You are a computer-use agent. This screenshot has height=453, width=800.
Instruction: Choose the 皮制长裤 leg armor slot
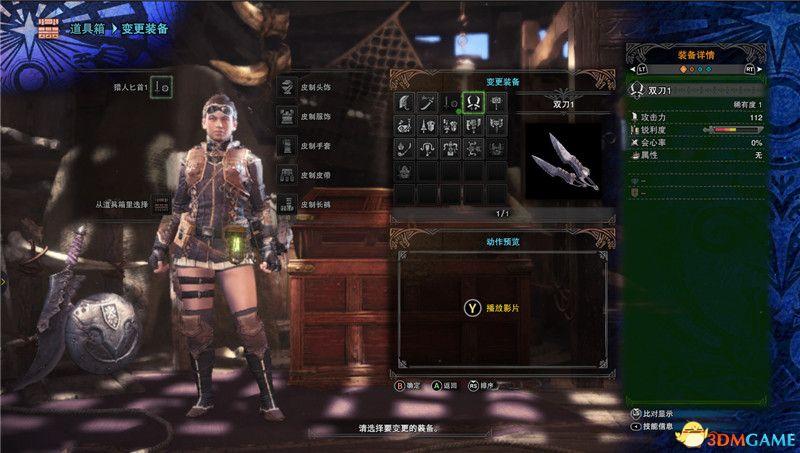(287, 204)
